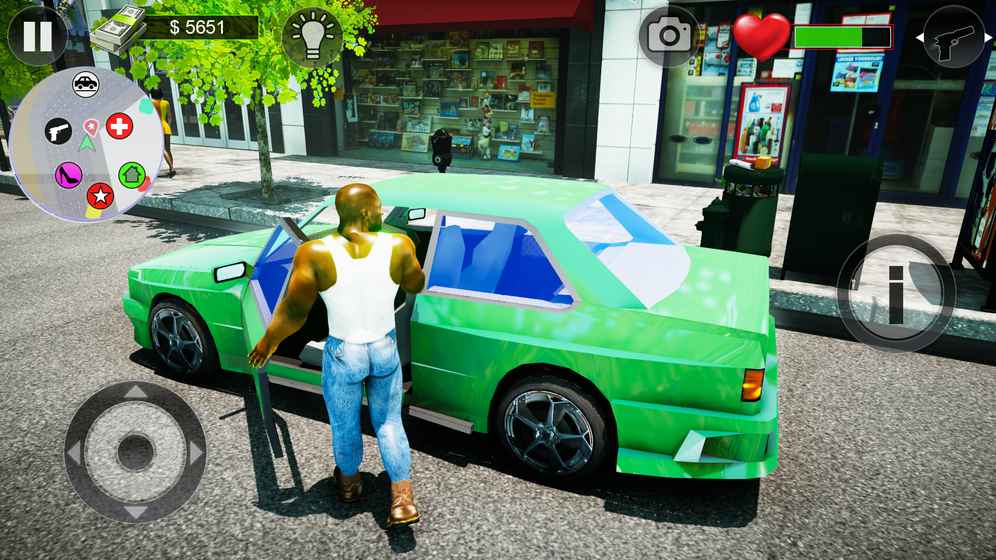This screenshot has height=560, width=996.
Task: Select the gun shop marker on minimap
Action: [x=58, y=130]
